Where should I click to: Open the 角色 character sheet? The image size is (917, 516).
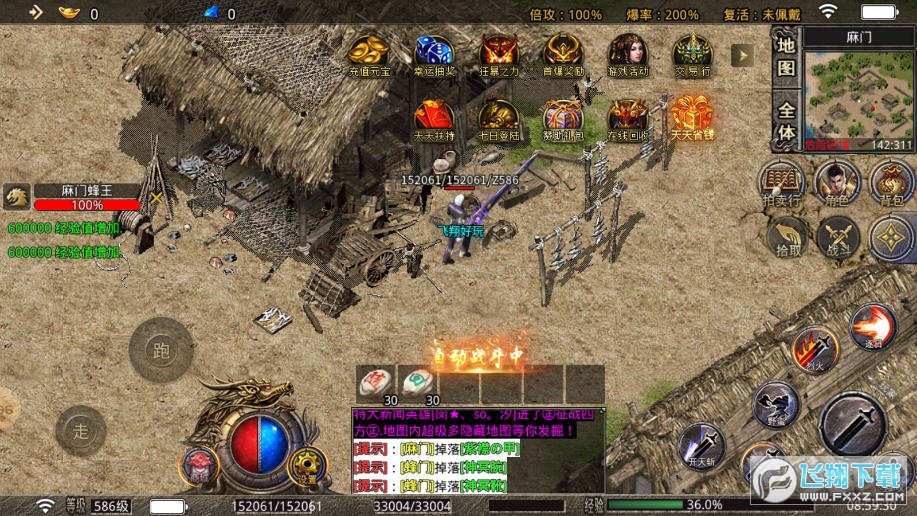[837, 183]
